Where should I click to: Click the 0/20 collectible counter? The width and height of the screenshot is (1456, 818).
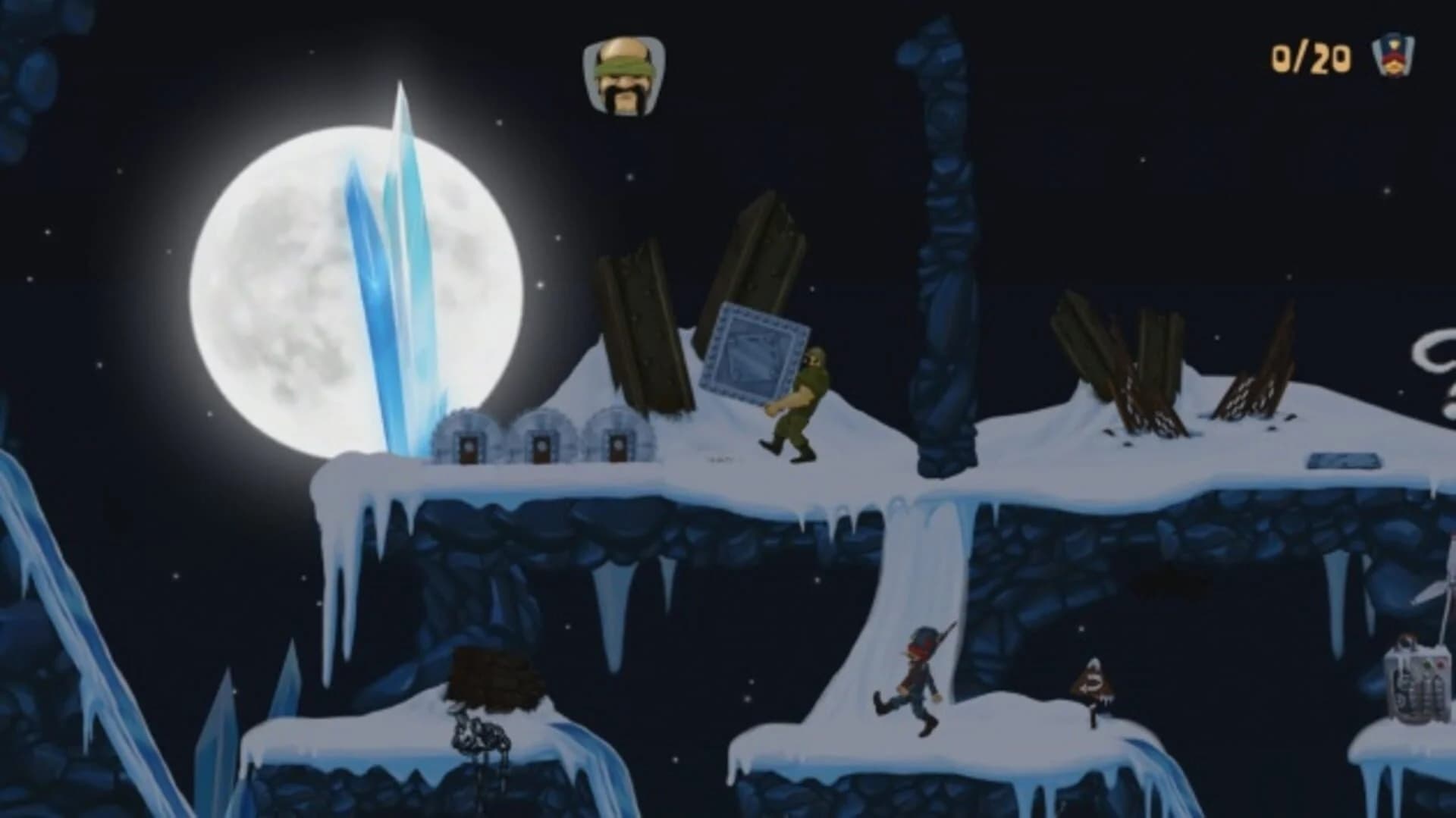pos(1315,55)
